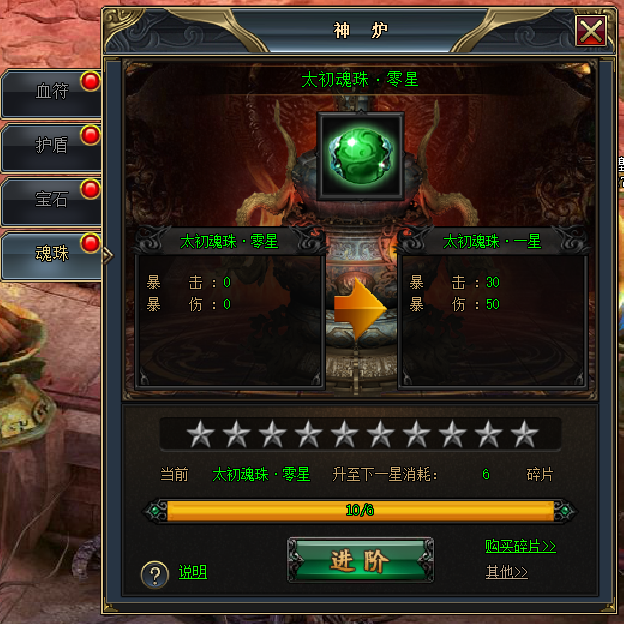Open the 说明 help link
The height and width of the screenshot is (624, 624).
tap(193, 572)
